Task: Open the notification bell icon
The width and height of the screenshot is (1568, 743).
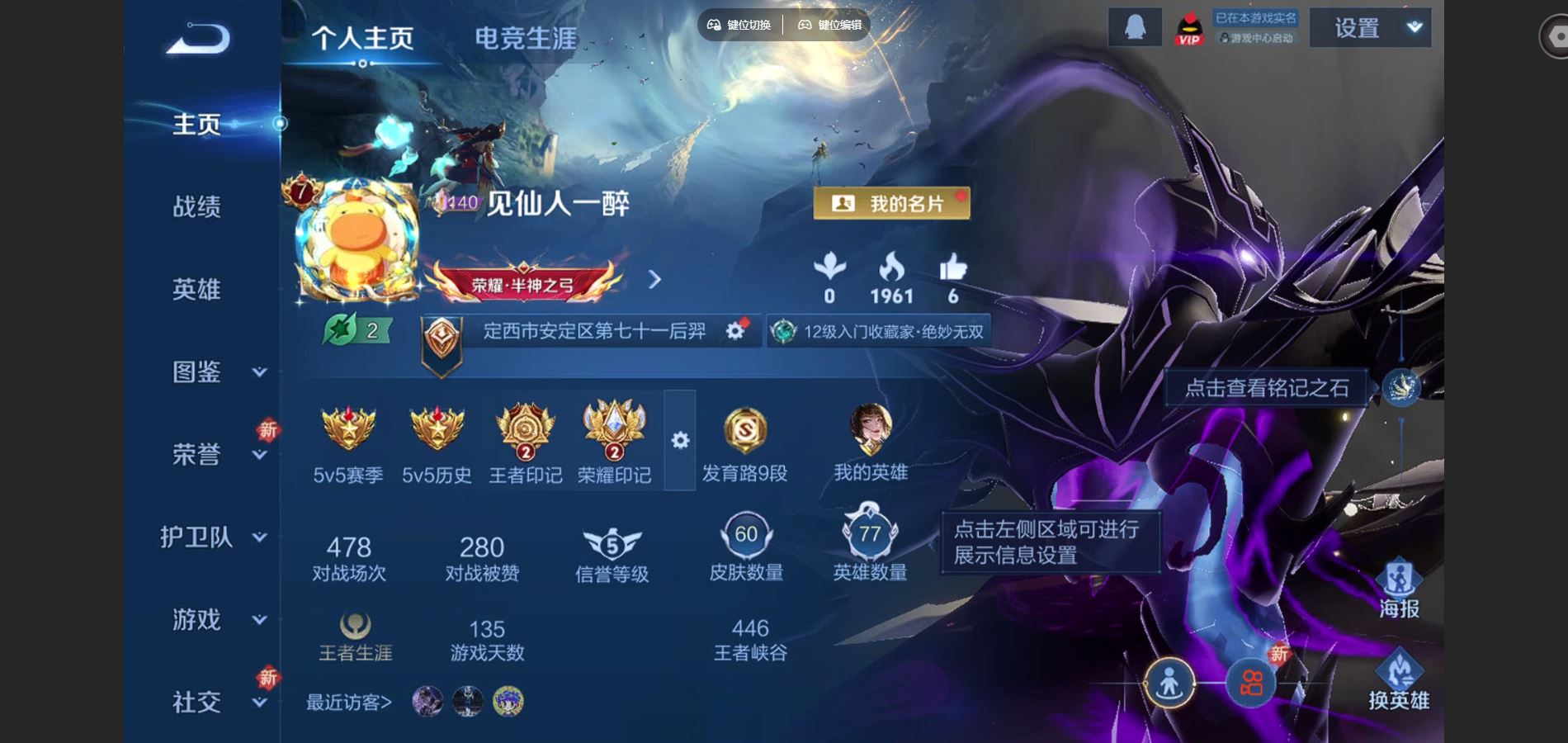Action: click(x=1135, y=26)
